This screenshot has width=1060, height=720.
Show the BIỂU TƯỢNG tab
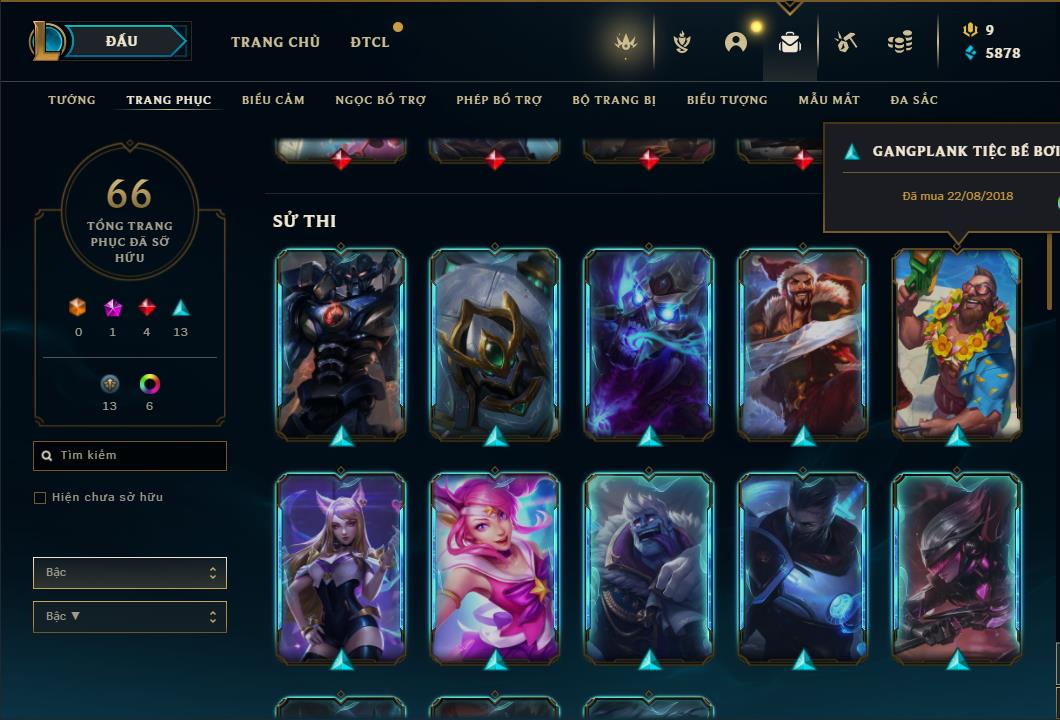[x=727, y=100]
